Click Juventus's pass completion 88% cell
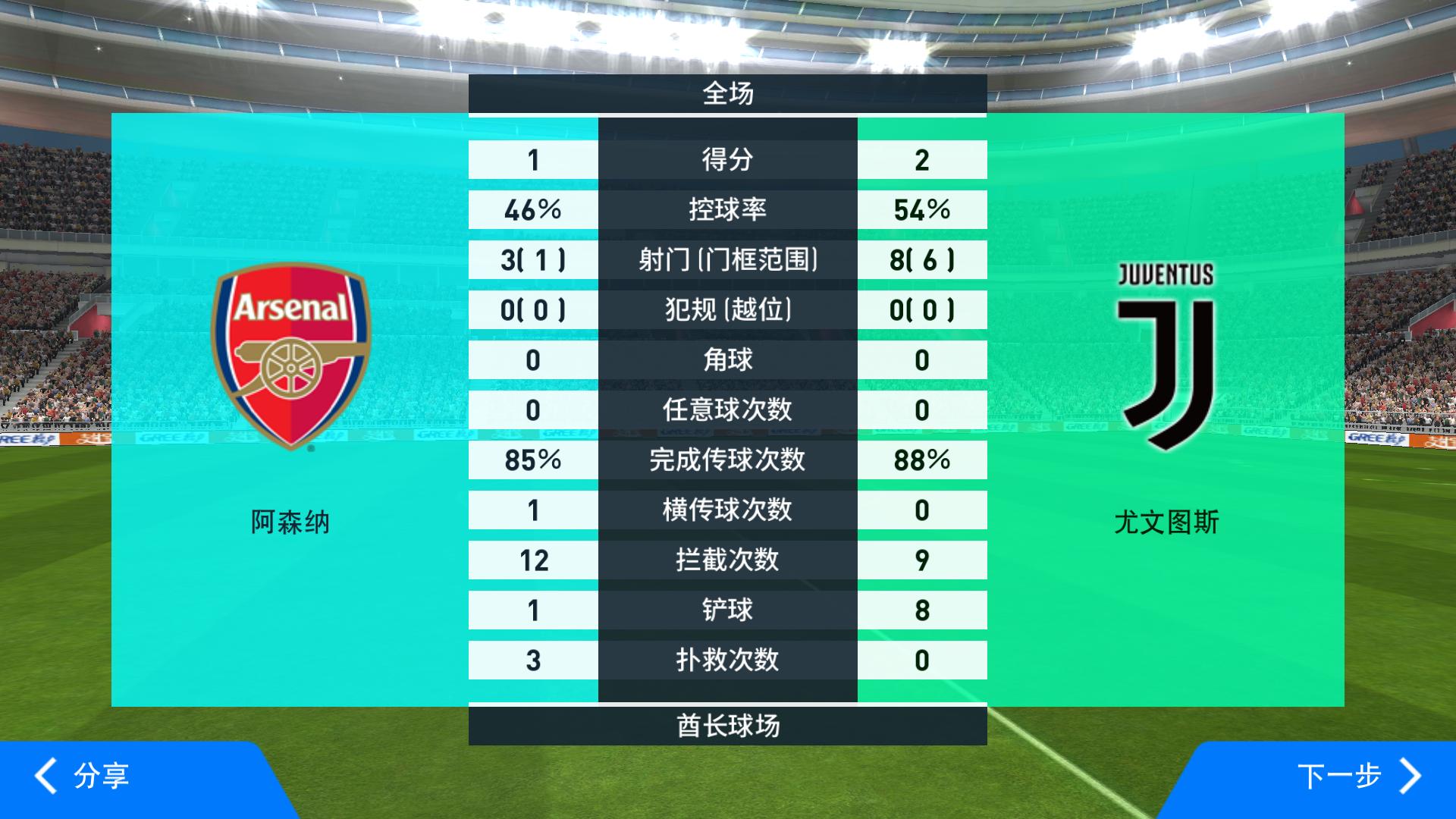The width and height of the screenshot is (1456, 819). (x=923, y=460)
